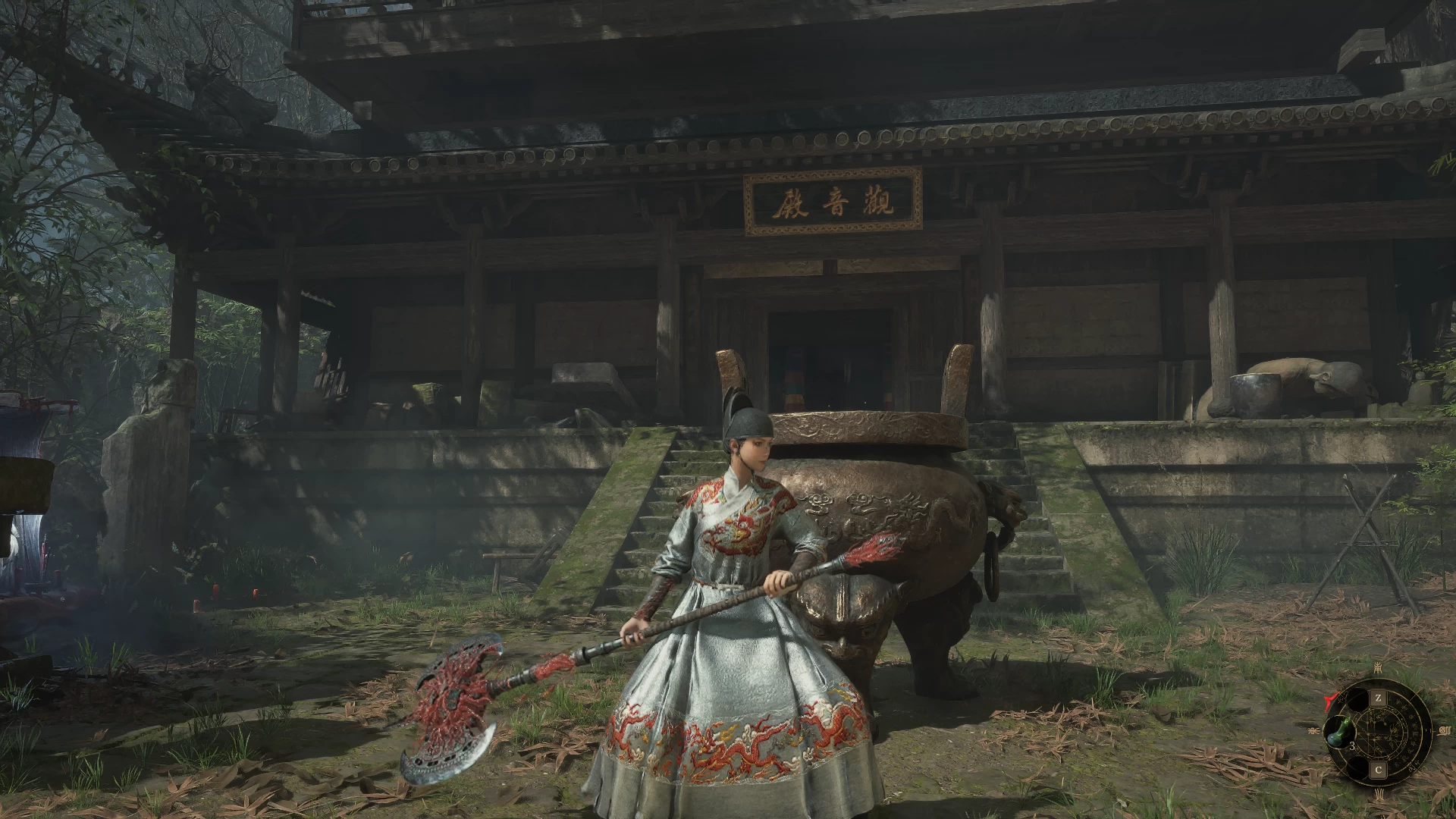
Task: Click the empty upper-left slot on the compass wheel
Action: click(x=1357, y=698)
